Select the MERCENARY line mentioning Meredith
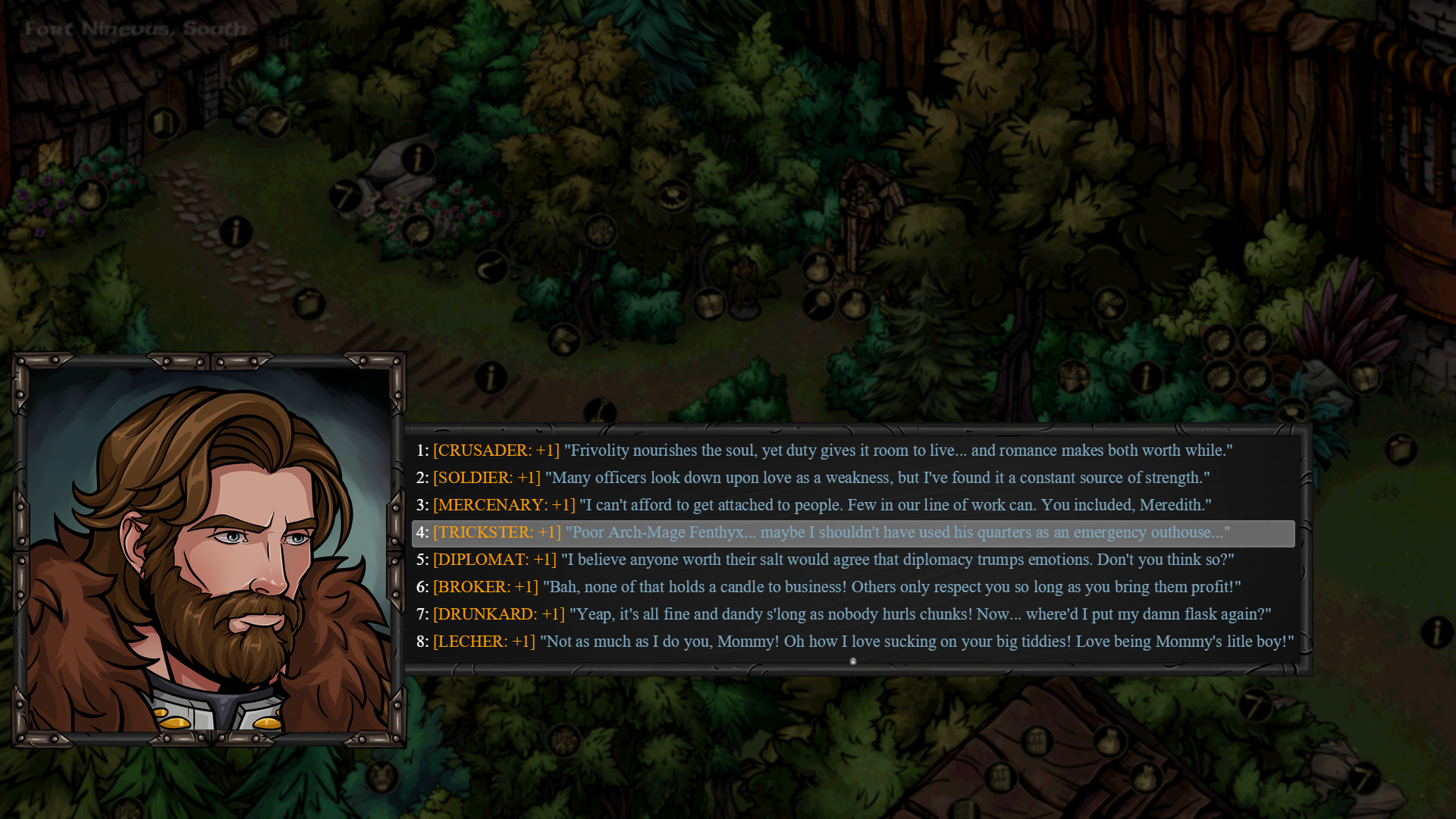This screenshot has width=1456, height=819. click(x=758, y=504)
